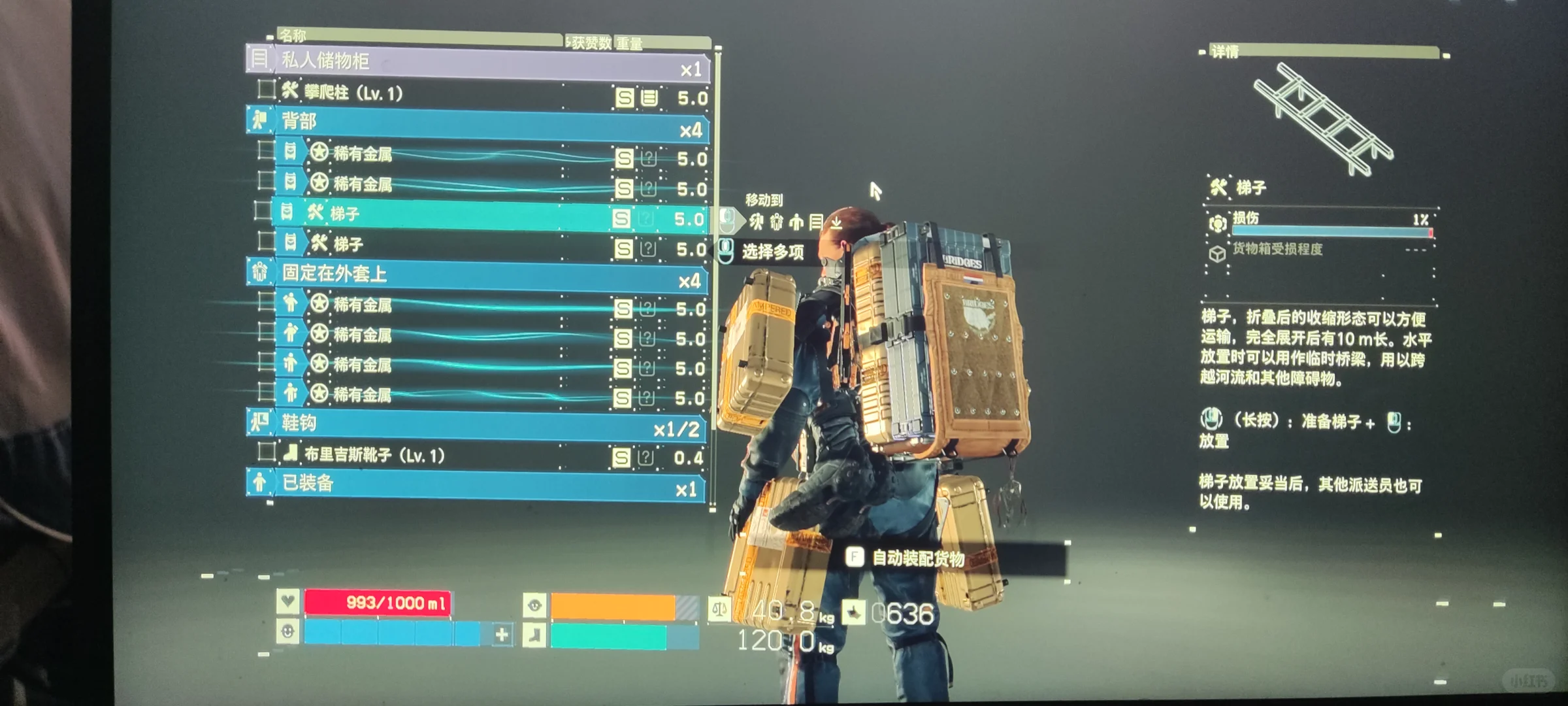
Task: Collapse the 私人储物柜 category header
Action: coord(477,62)
